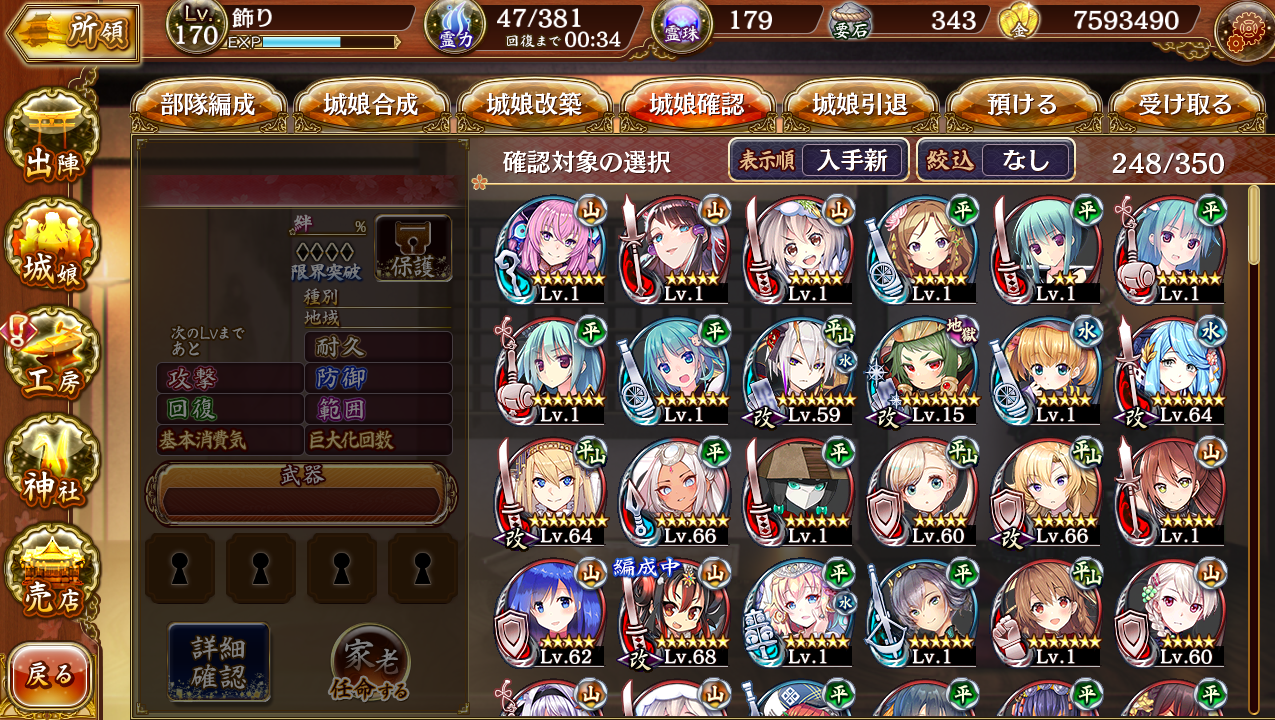1275x720 pixels.
Task: Open the 受け取る tab
Action: 1185,105
